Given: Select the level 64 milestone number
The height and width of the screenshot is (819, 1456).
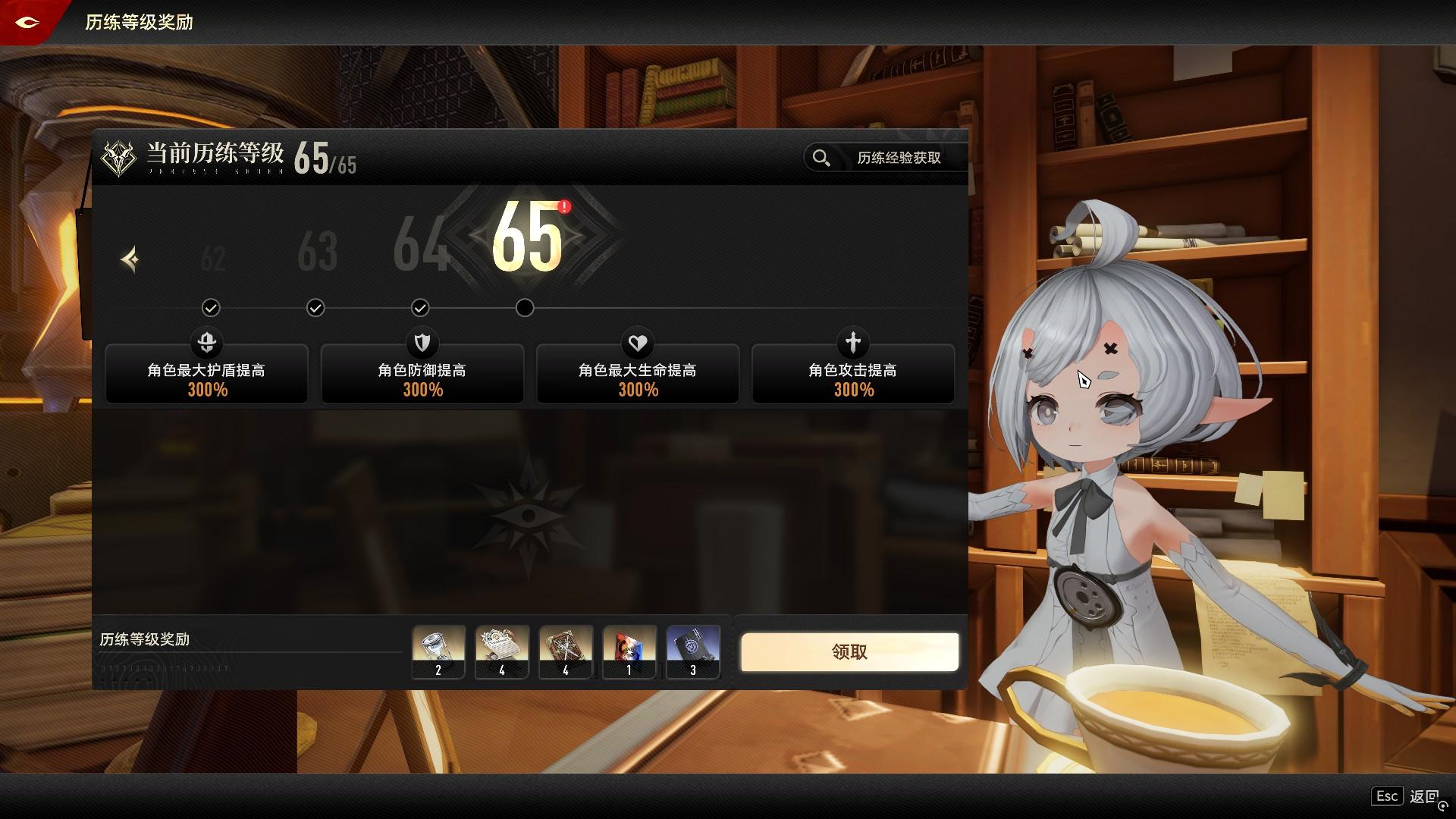Looking at the screenshot, I should pos(419,245).
